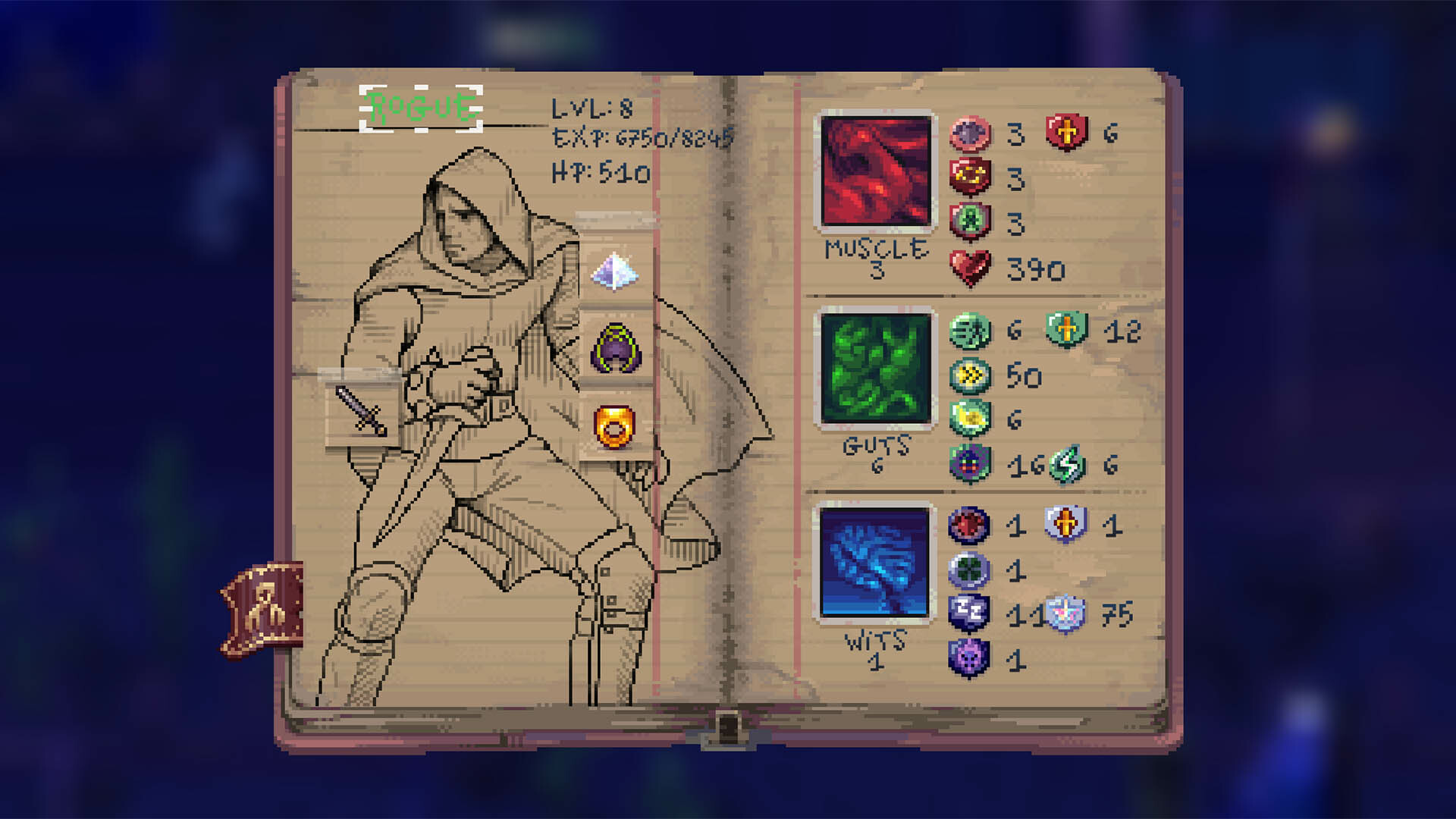
Task: Click the LVL: 8 level label
Action: coord(592,107)
